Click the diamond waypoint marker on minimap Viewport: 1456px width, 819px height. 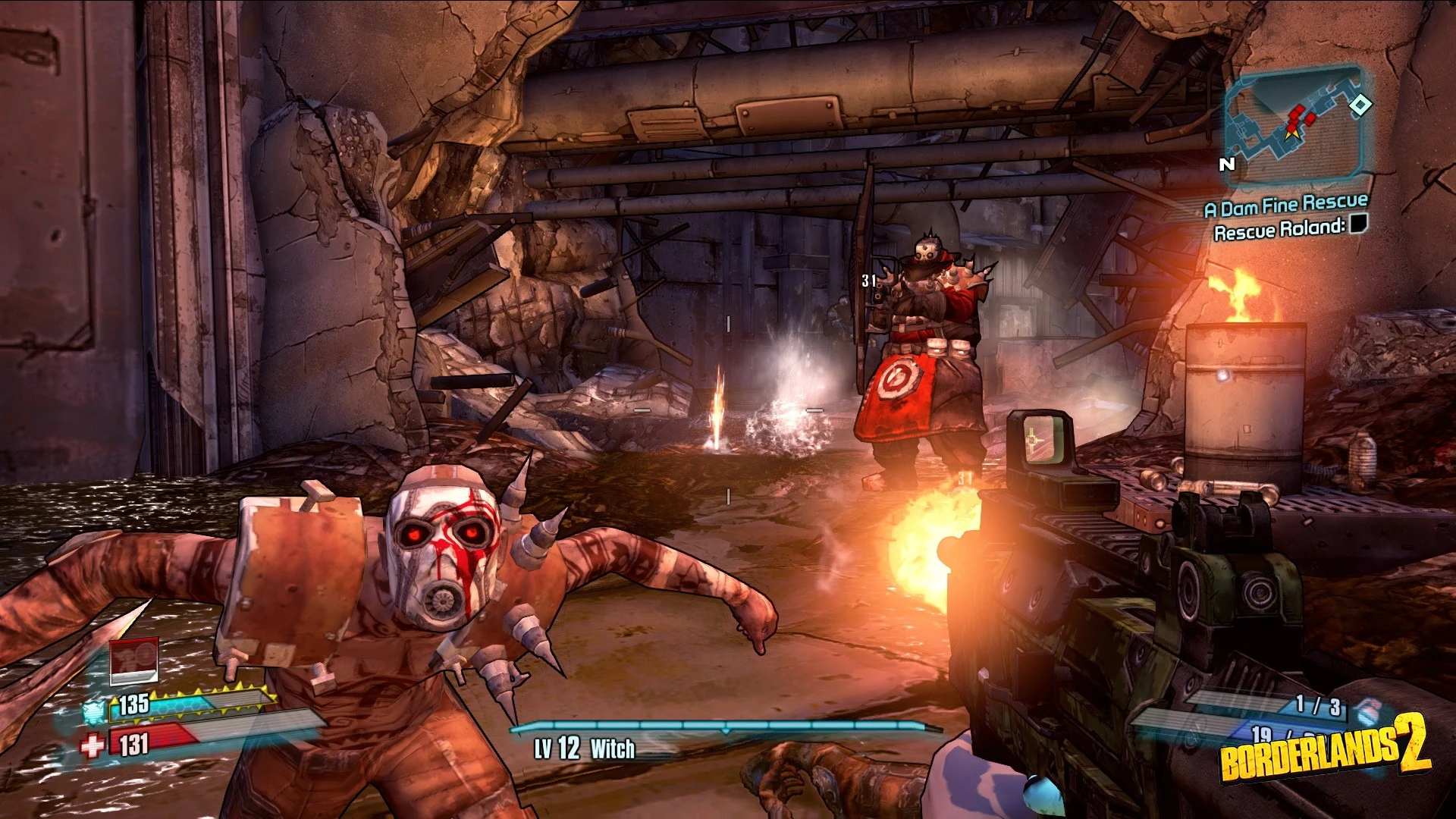tap(1361, 105)
